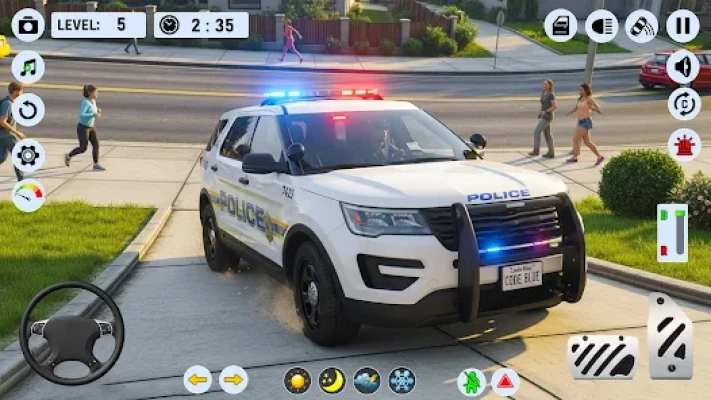Viewport: 711px width, 400px height.
Task: Click the circular reset arrow icon
Action: point(28,110)
